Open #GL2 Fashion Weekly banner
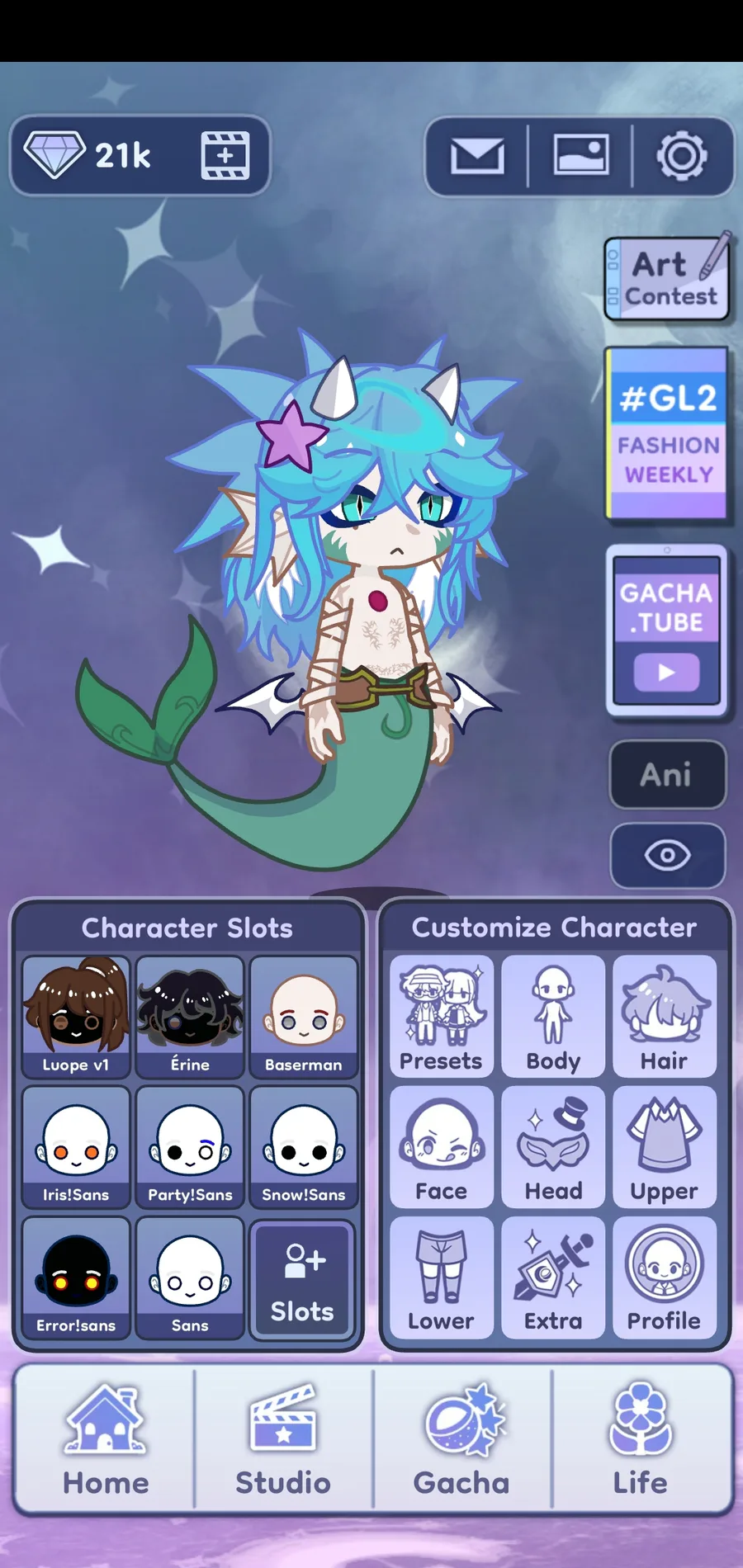The image size is (743, 1568). point(667,433)
